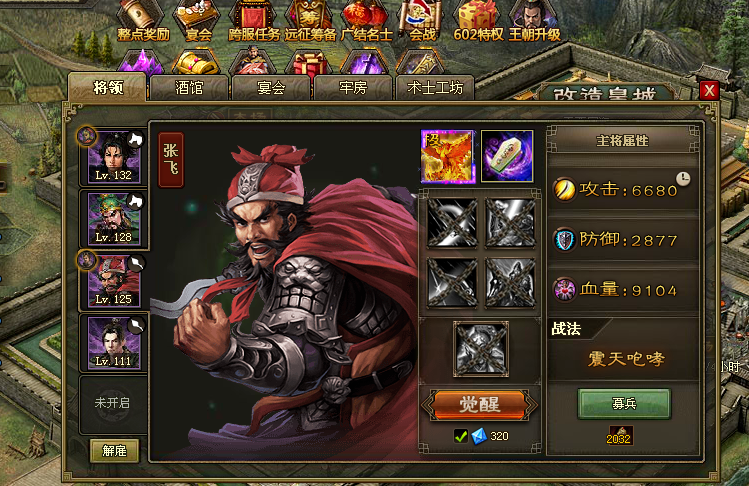
Task: Switch to the 牢房 prison tab
Action: 353,88
